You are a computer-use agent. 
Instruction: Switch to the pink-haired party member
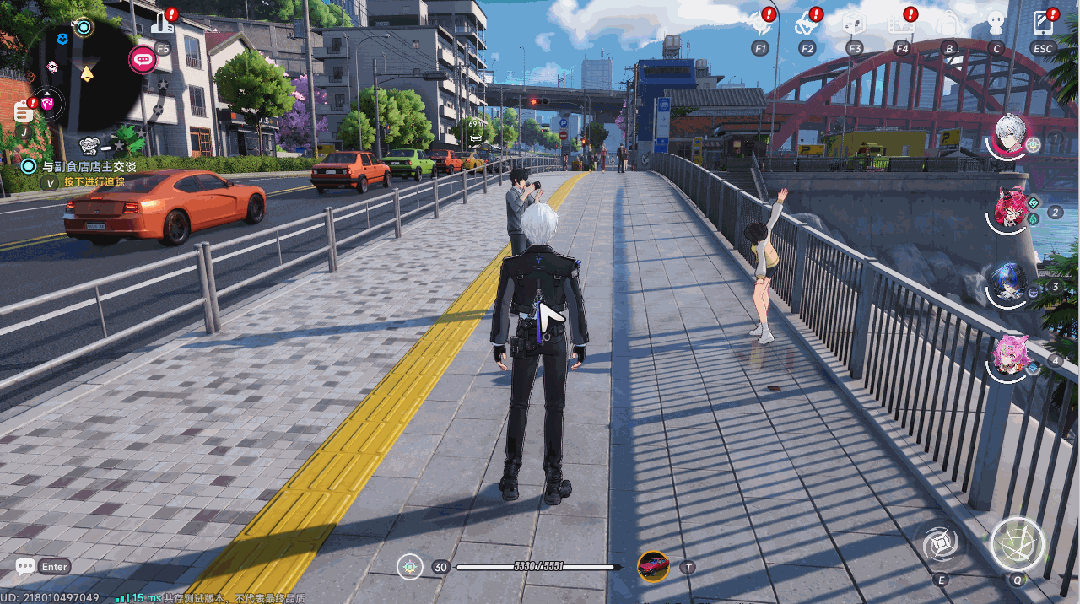pyautogui.click(x=1008, y=357)
